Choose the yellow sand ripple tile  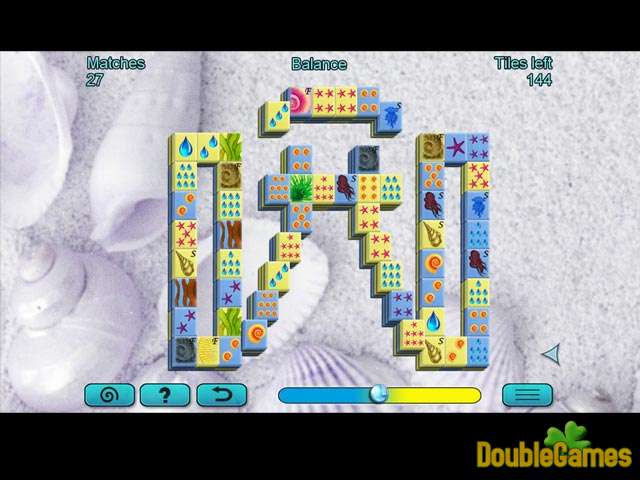tap(207, 350)
